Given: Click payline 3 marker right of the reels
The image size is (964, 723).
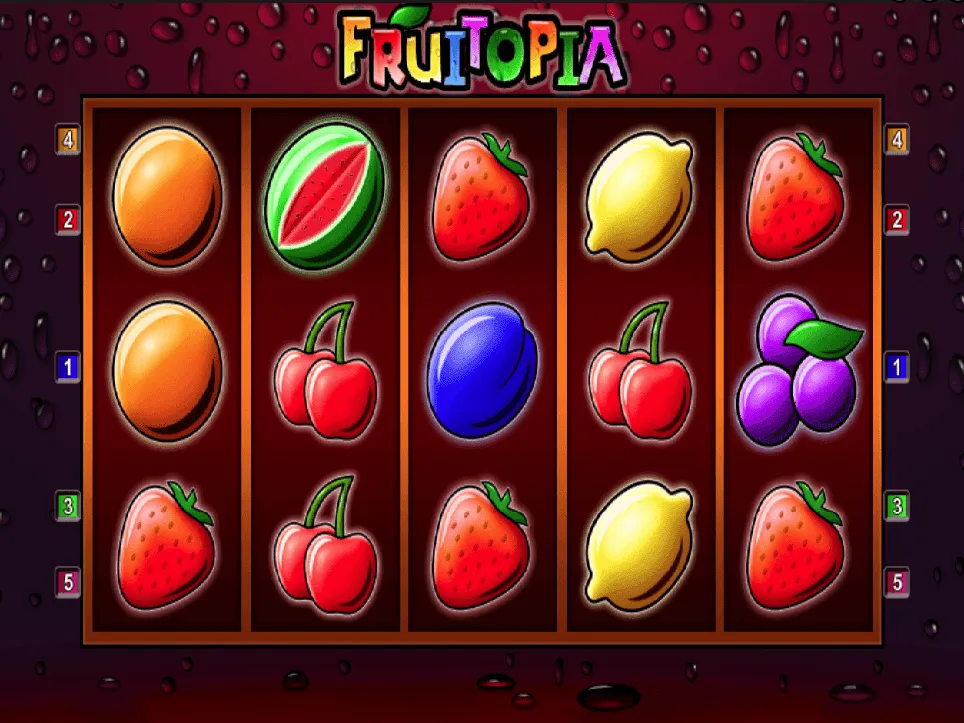Looking at the screenshot, I should click(x=897, y=506).
